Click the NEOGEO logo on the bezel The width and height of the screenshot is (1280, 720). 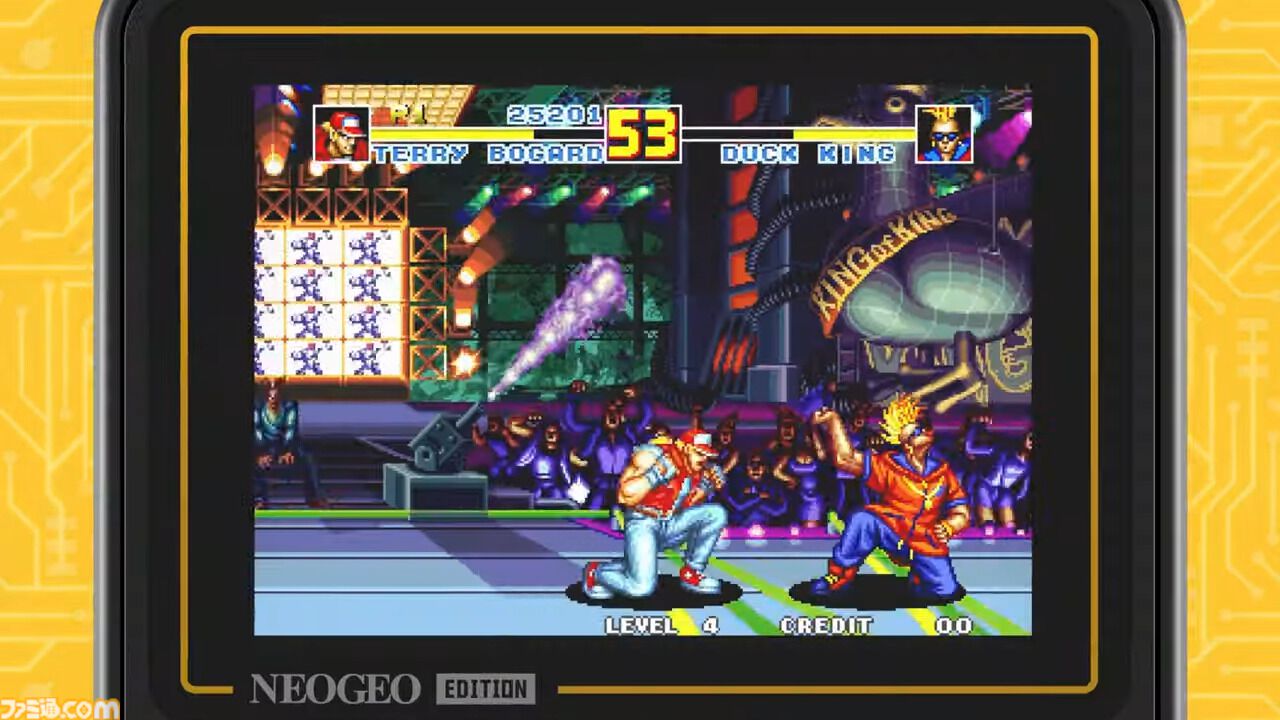tap(335, 689)
